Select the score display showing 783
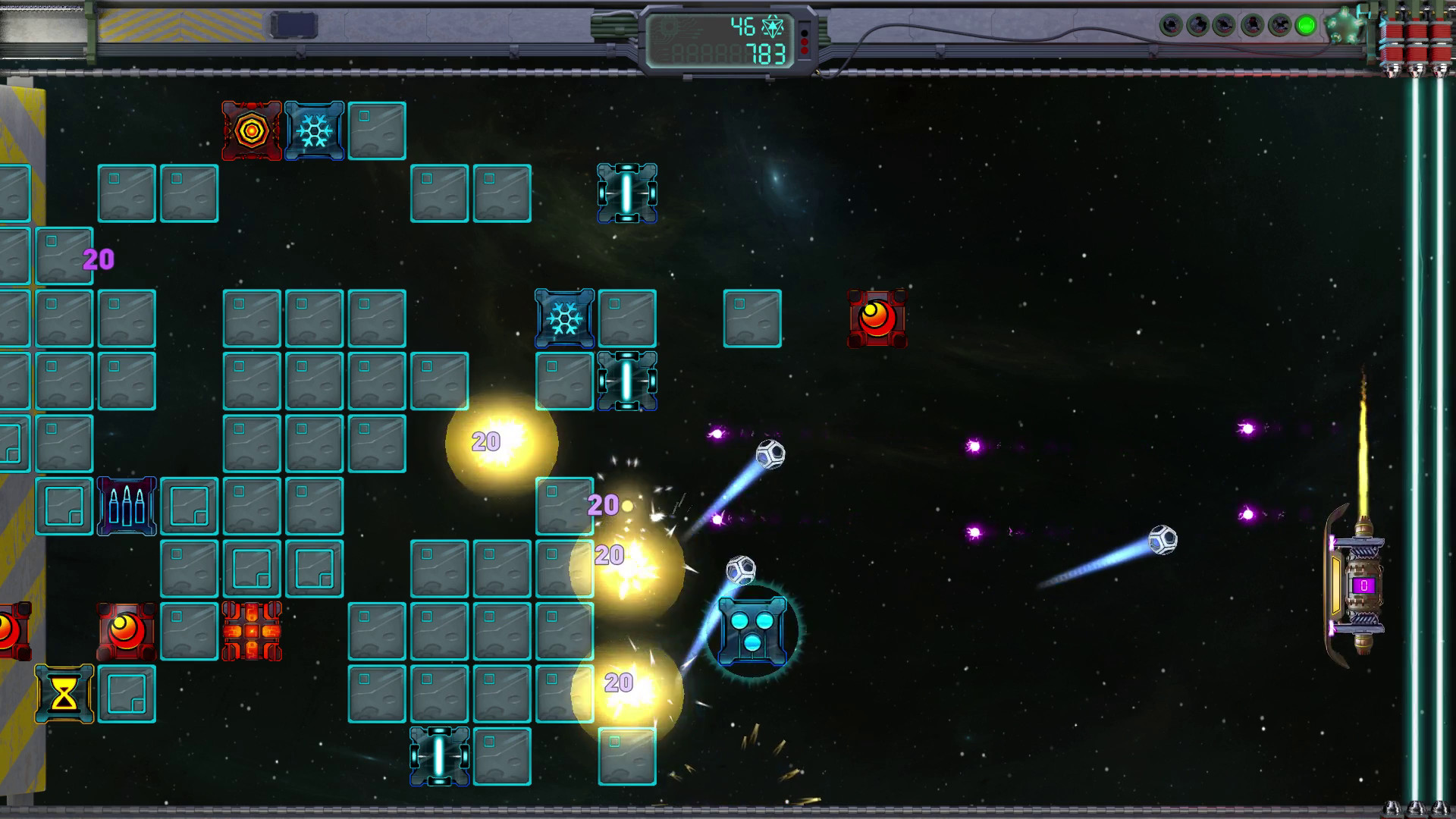 click(767, 55)
